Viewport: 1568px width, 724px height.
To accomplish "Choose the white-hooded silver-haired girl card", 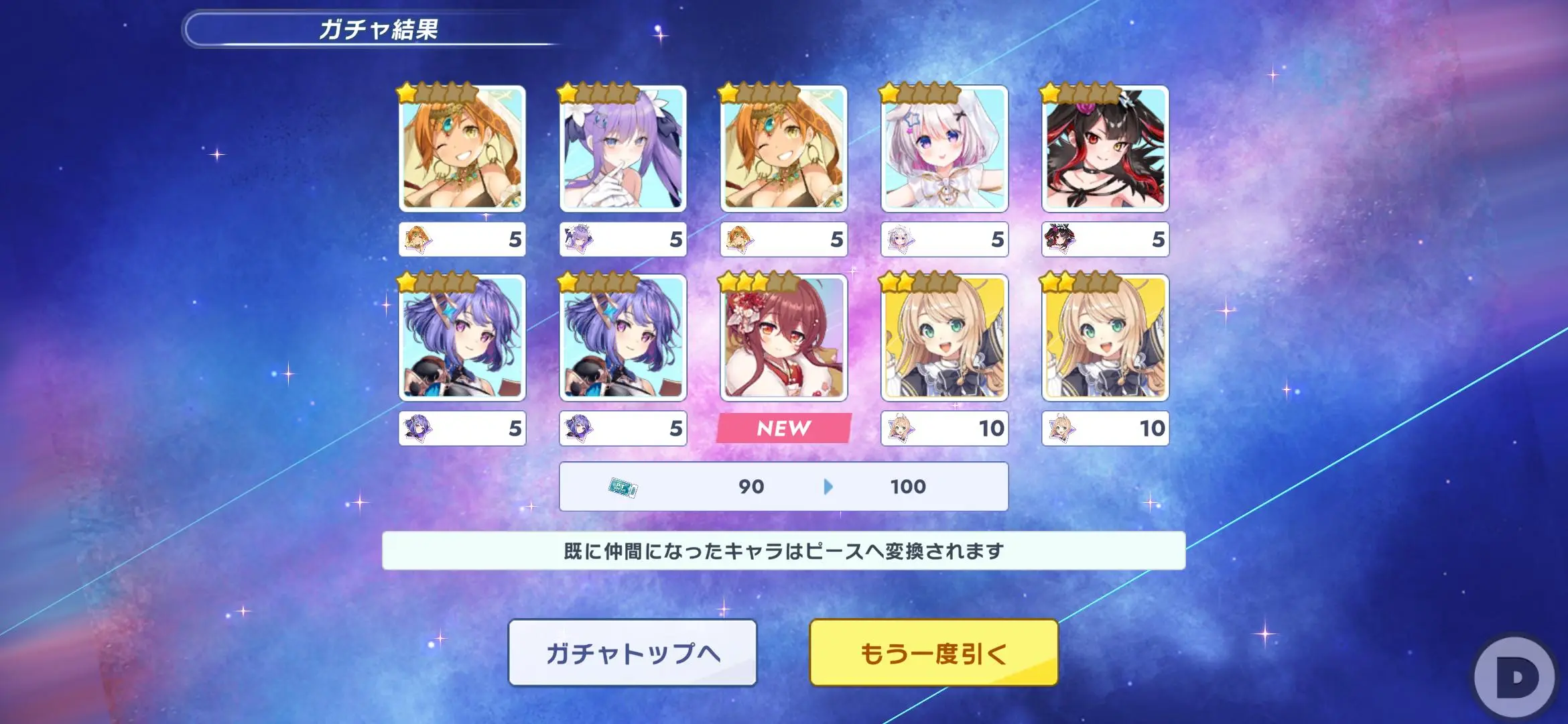I will [944, 149].
